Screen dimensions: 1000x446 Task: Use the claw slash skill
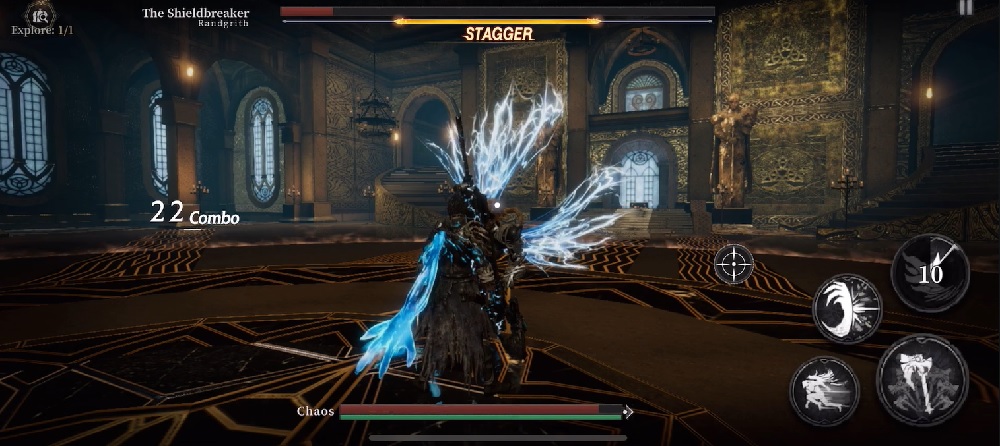pos(847,308)
